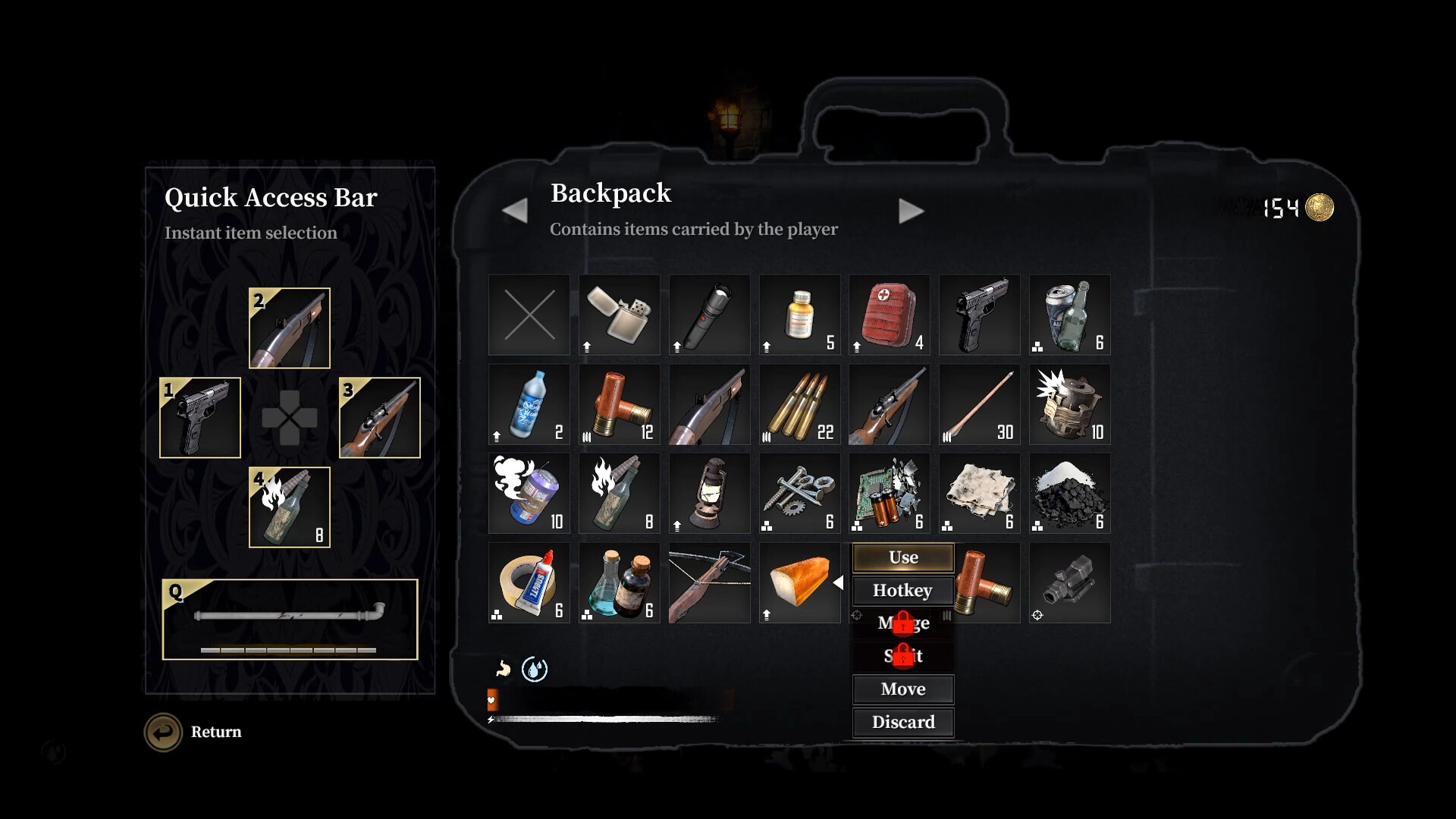The image size is (1456, 819).
Task: Choose Move in the item menu
Action: tap(903, 689)
